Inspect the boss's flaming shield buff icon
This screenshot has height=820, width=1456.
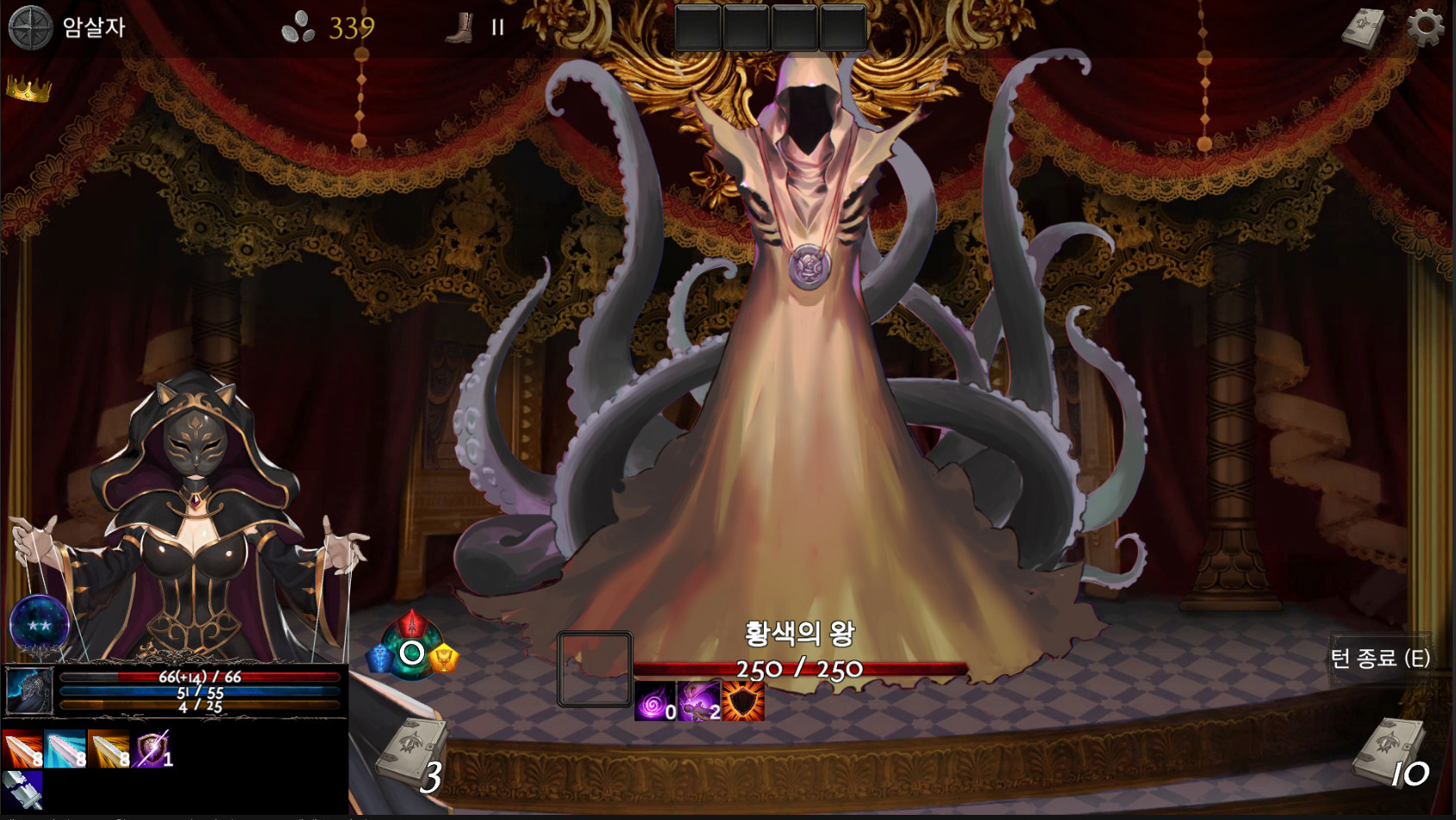(744, 700)
